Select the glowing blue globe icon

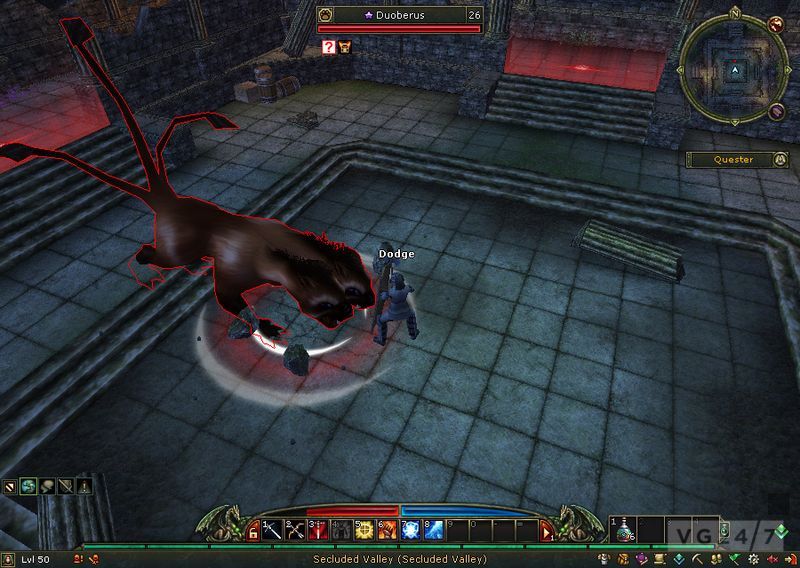pyautogui.click(x=29, y=488)
